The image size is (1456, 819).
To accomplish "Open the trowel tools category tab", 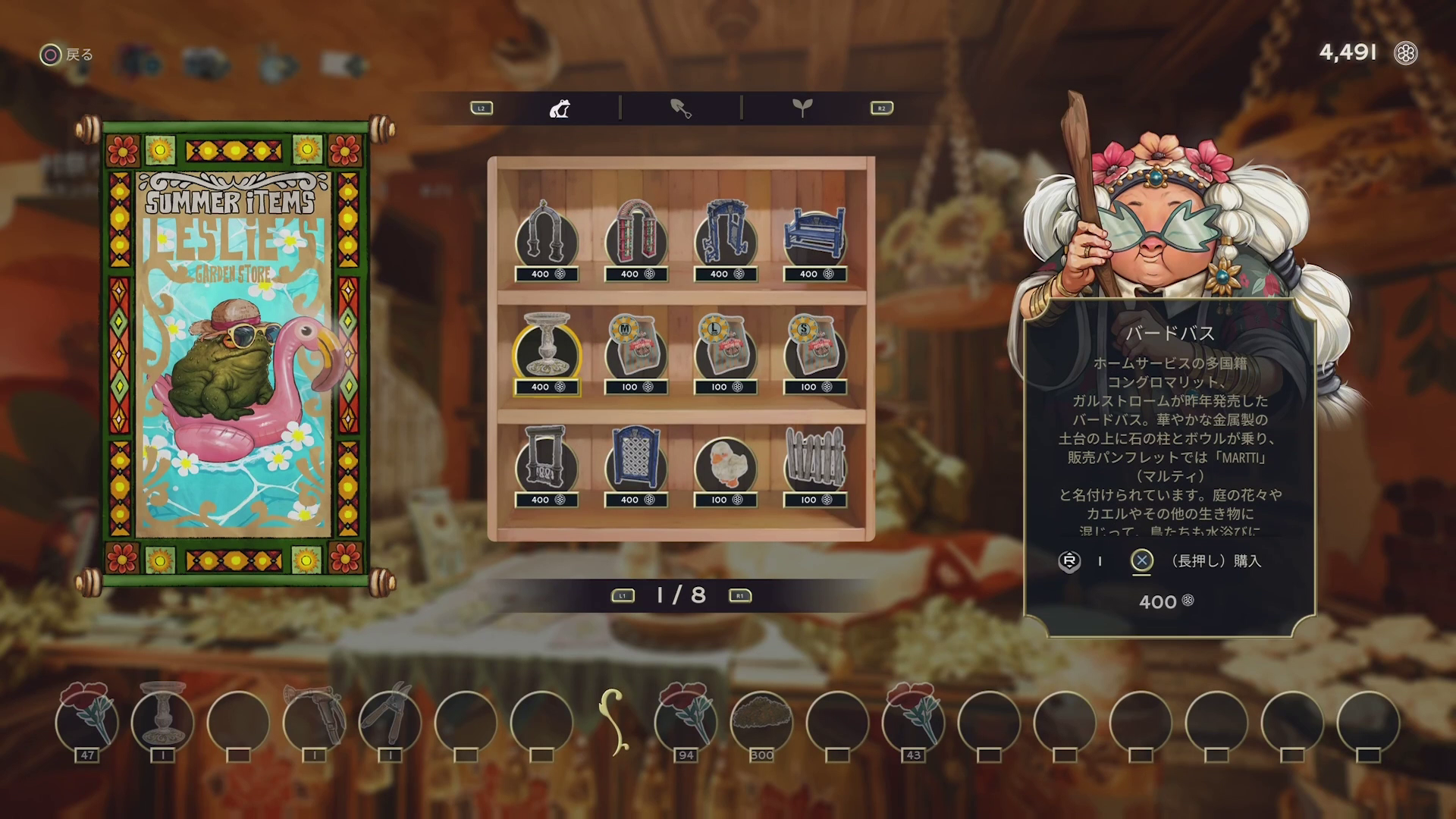I will [681, 108].
